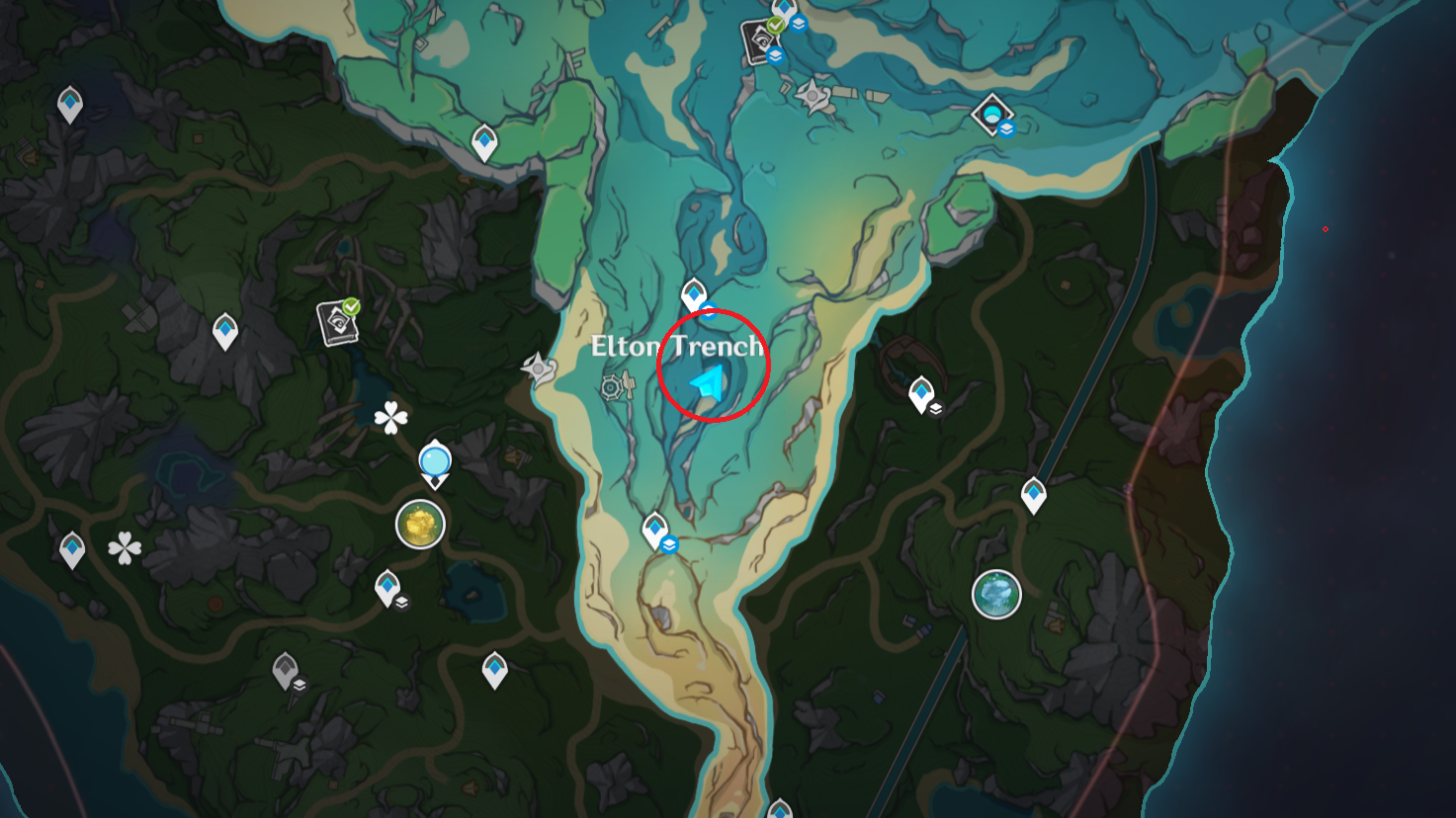
Task: Open the blue bubble orb marker near the forest
Action: (x=435, y=460)
